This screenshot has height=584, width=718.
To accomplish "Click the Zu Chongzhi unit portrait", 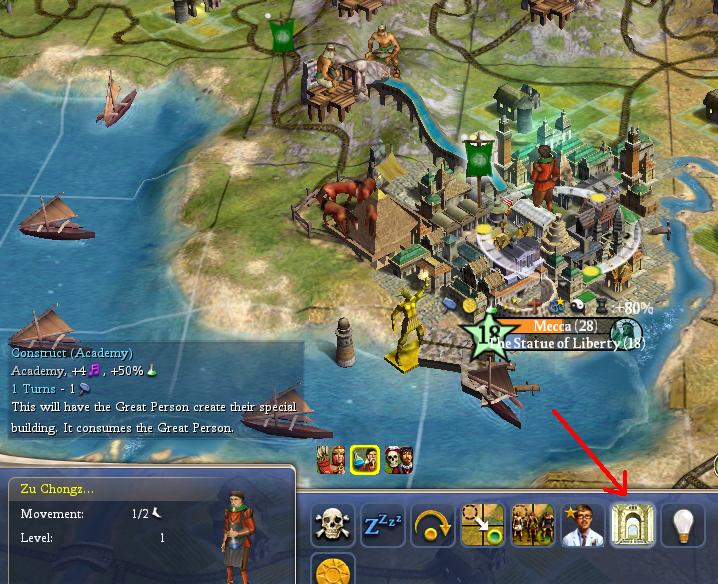I will [x=238, y=524].
